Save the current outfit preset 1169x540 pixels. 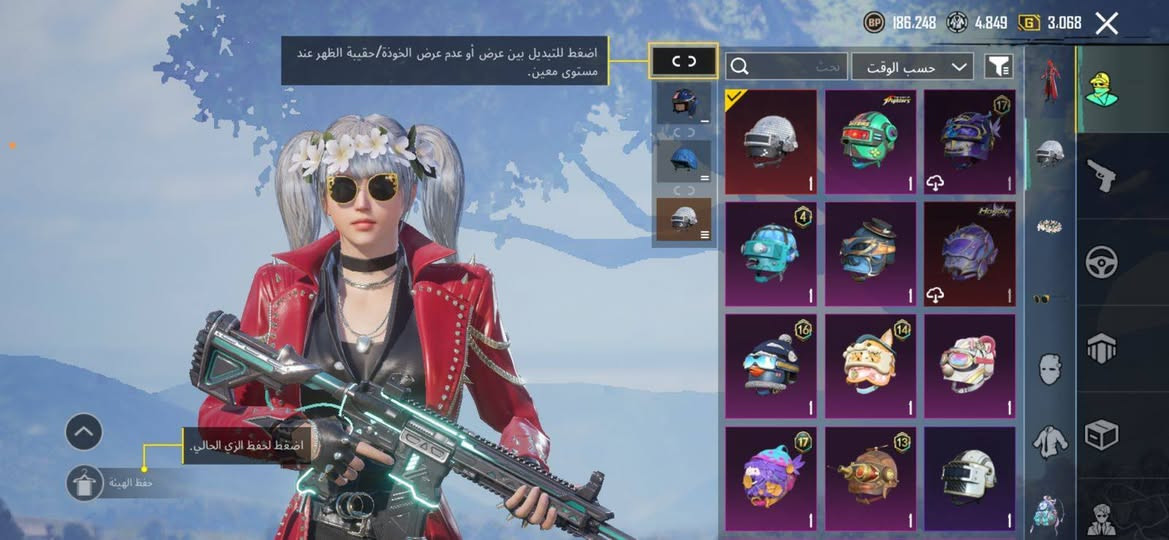tap(84, 483)
